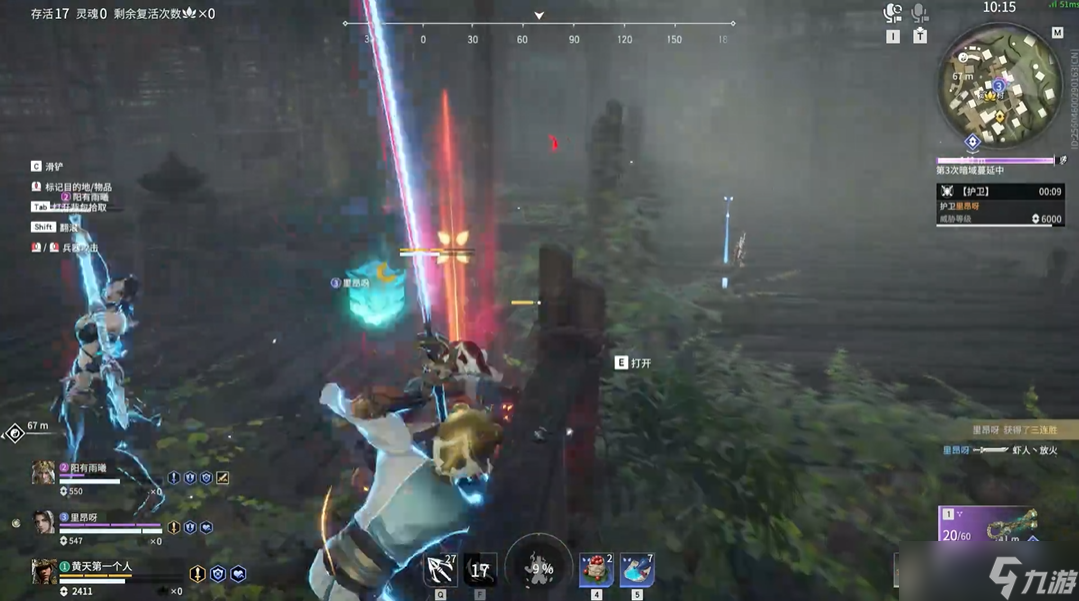The height and width of the screenshot is (601, 1079).
Task: Click own portrait 黄天第一个人
Action: pyautogui.click(x=43, y=570)
